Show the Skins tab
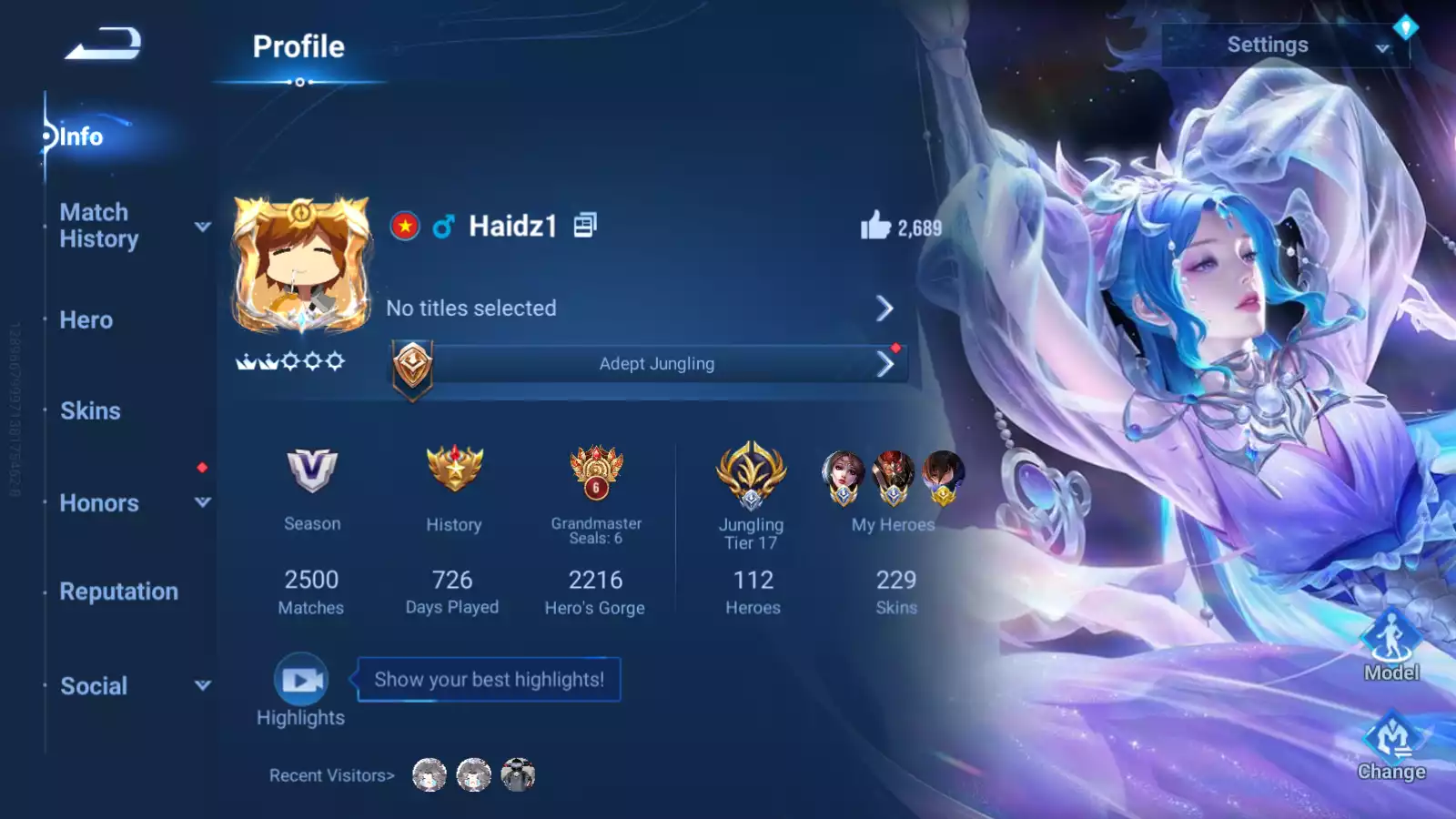The width and height of the screenshot is (1456, 819). [x=90, y=411]
